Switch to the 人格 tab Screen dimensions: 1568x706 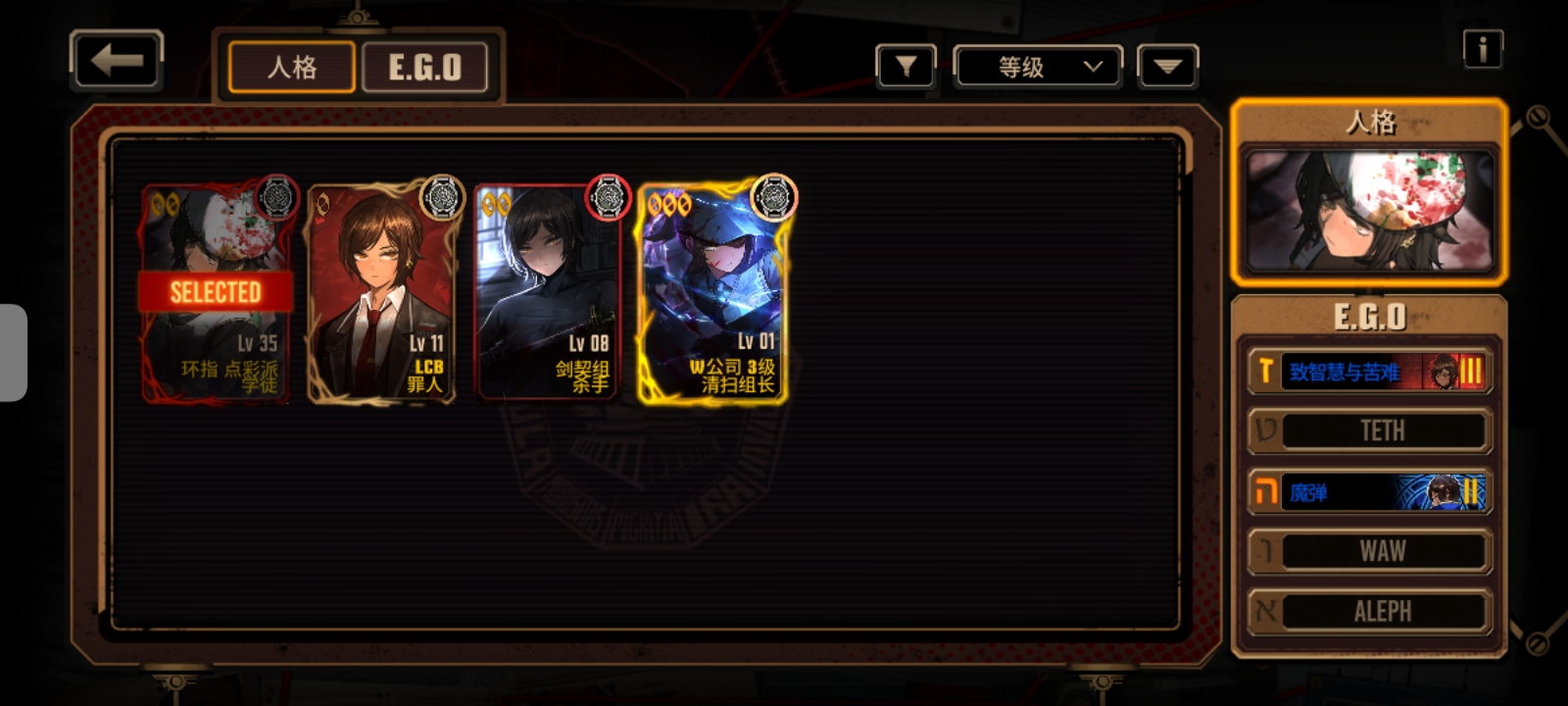[291, 68]
